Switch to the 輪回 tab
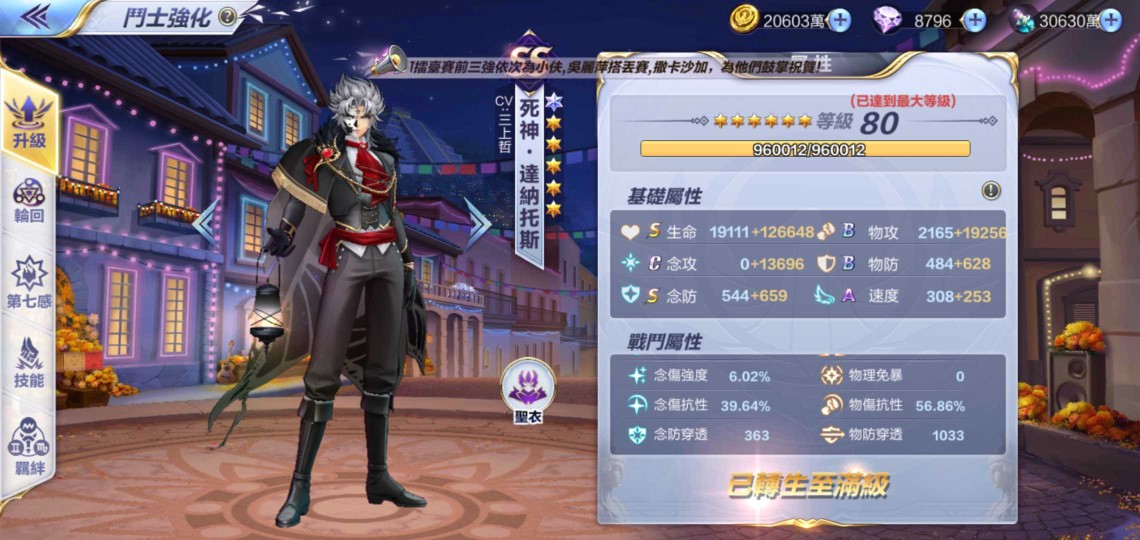Viewport: 1140px width, 540px height. pyautogui.click(x=30, y=203)
